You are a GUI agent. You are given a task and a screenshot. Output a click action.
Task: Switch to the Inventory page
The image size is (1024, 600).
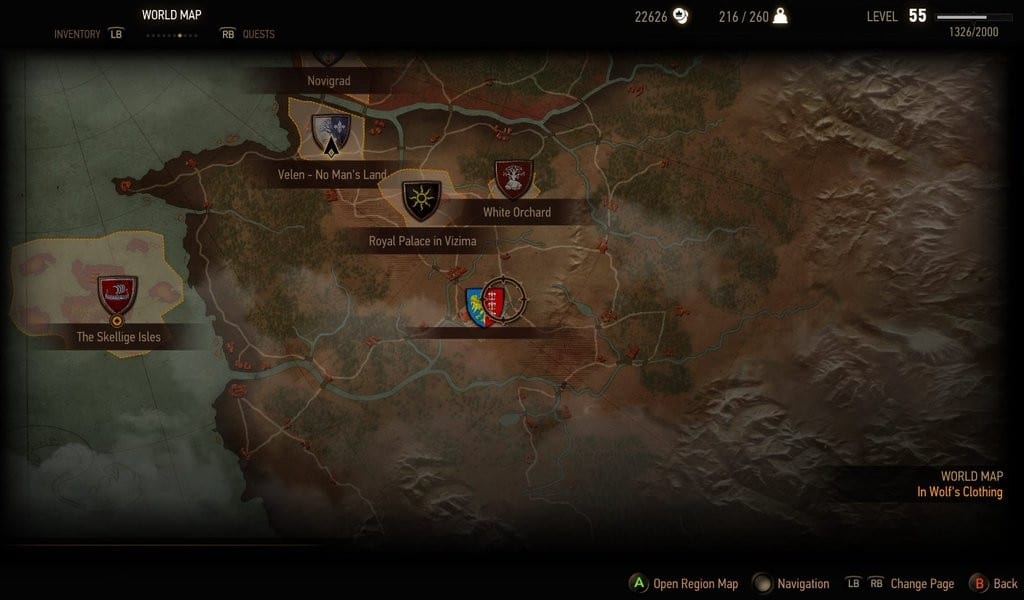(x=78, y=34)
